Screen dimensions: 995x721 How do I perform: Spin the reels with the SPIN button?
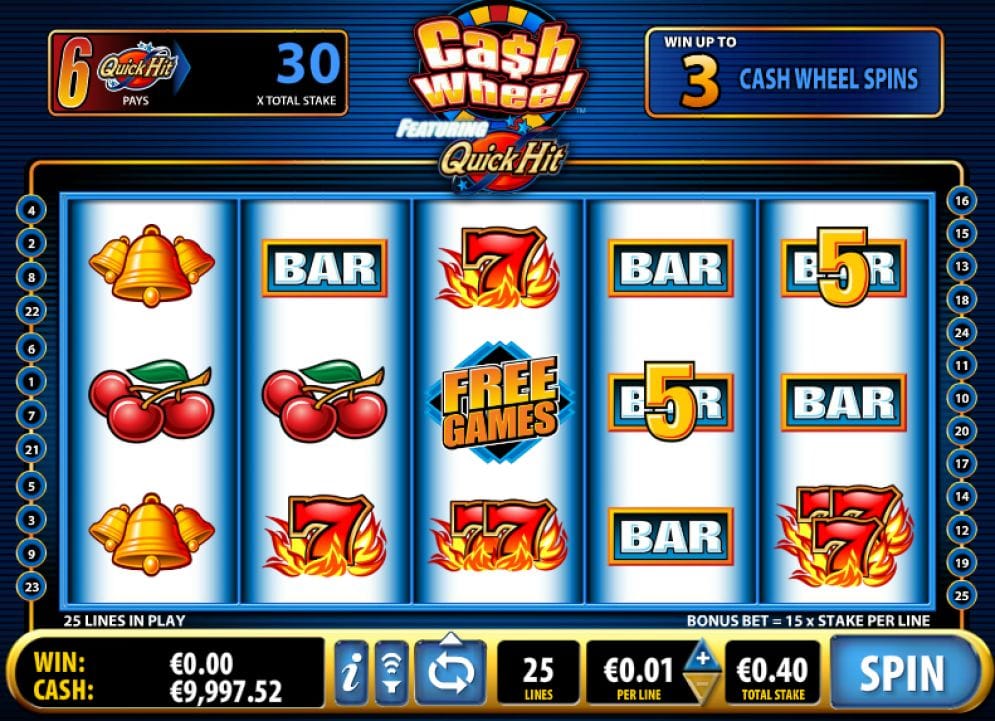coord(902,671)
